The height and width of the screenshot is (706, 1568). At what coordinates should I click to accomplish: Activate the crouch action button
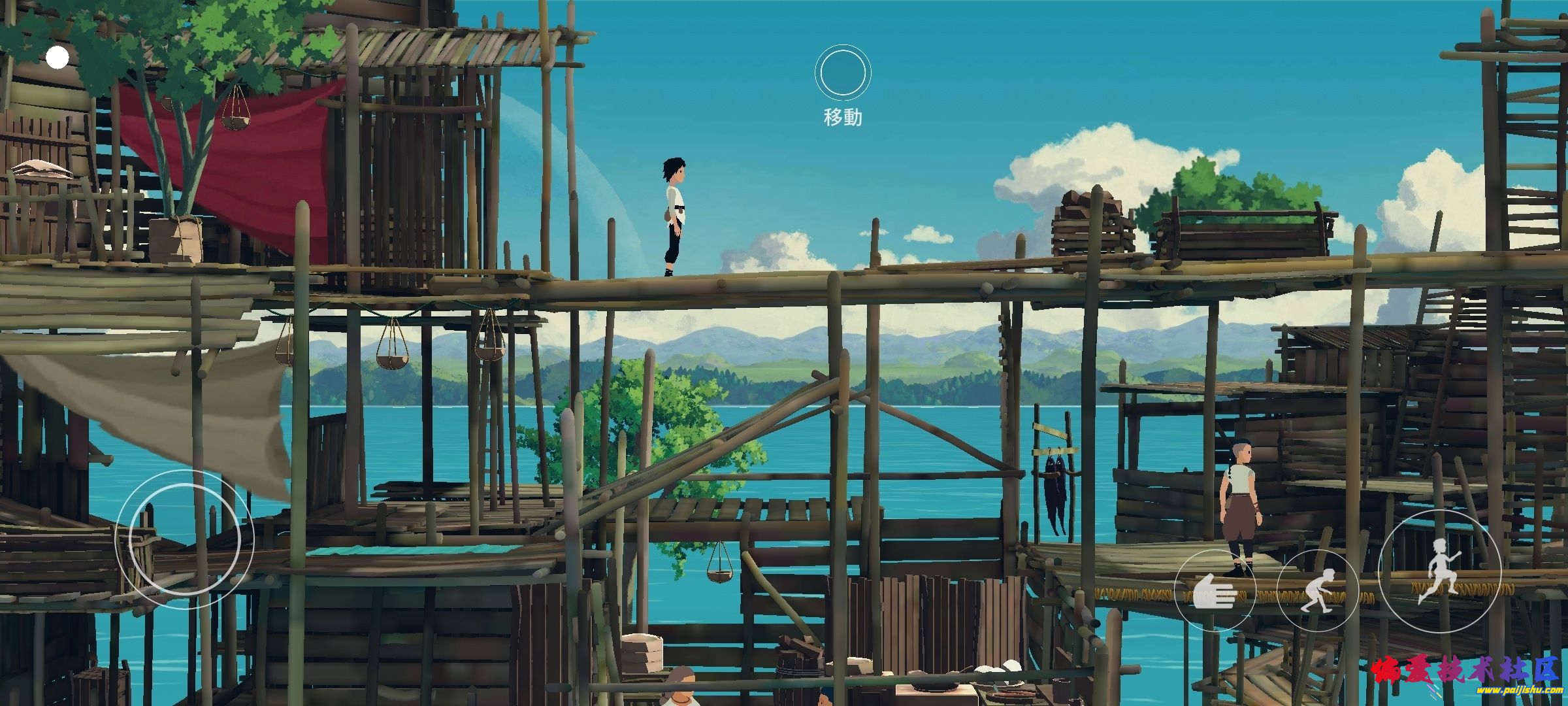[x=1317, y=590]
